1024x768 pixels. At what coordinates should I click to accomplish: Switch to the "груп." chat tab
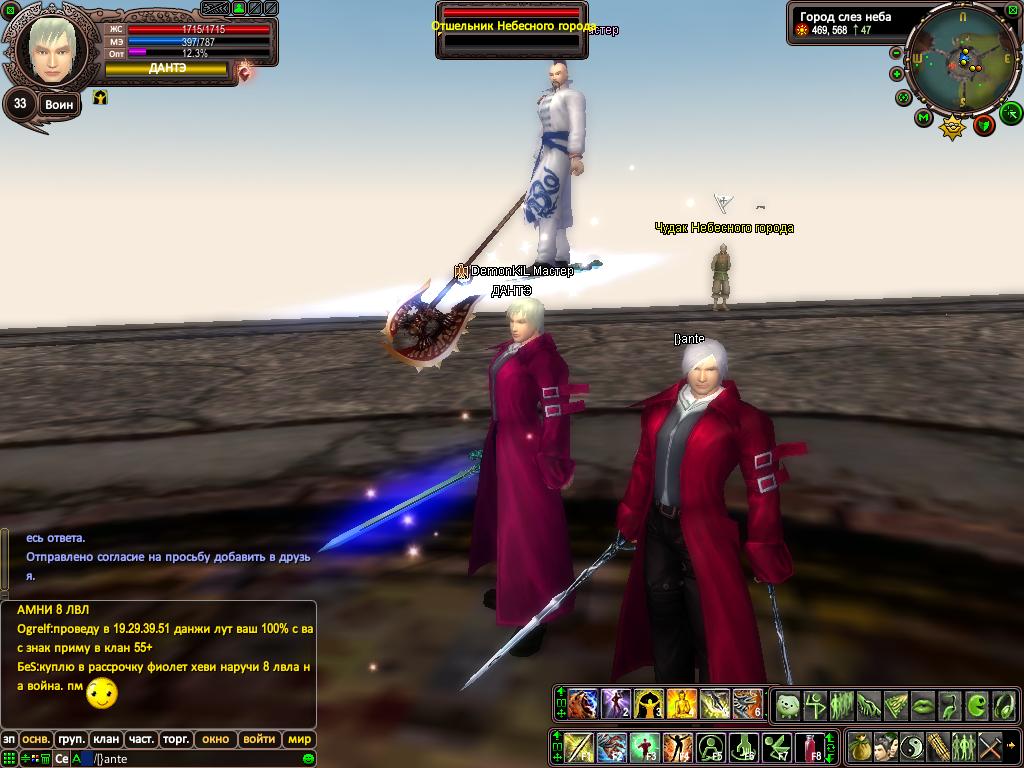71,740
